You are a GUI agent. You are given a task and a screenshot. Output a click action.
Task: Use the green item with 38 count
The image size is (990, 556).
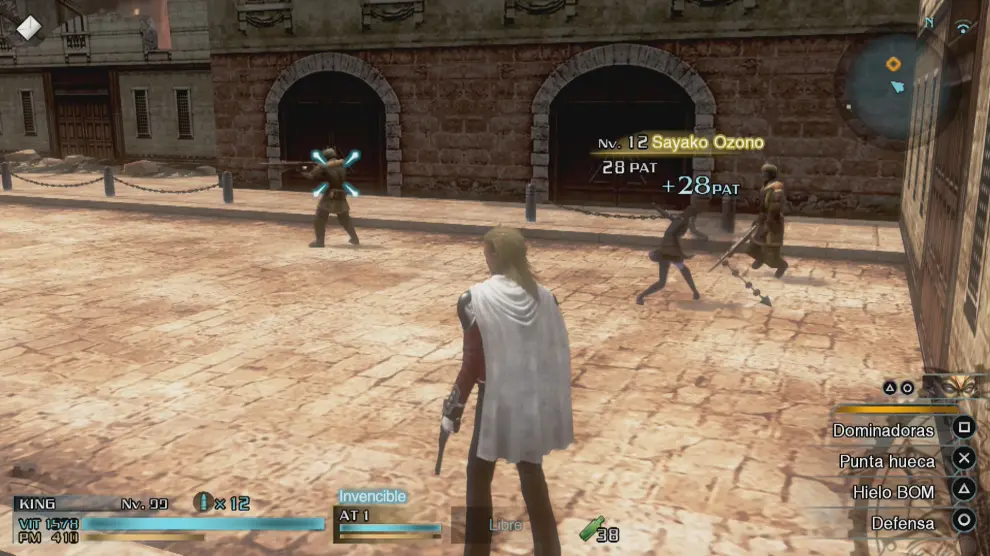tap(591, 529)
